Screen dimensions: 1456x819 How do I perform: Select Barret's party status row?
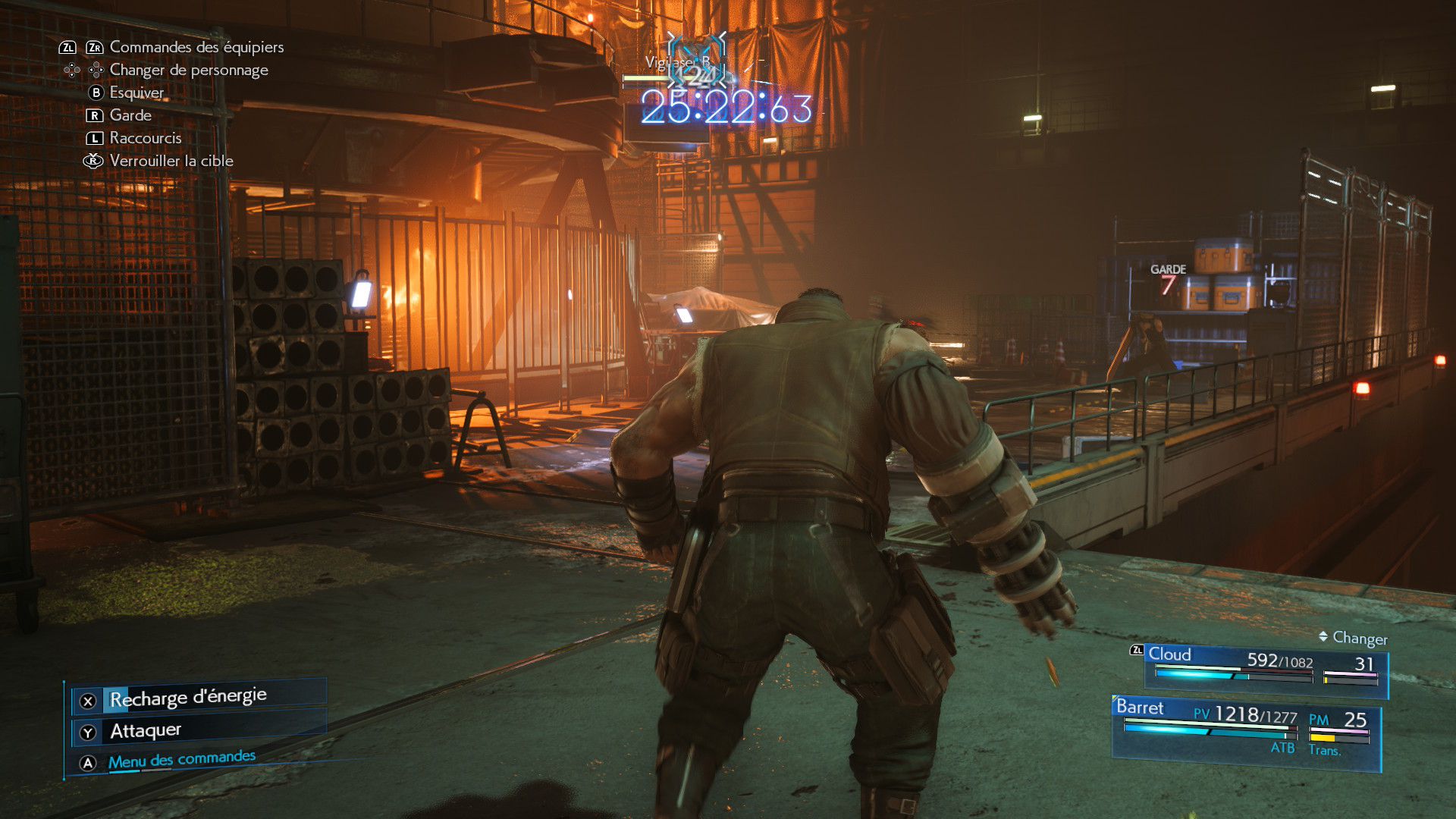point(1245,728)
